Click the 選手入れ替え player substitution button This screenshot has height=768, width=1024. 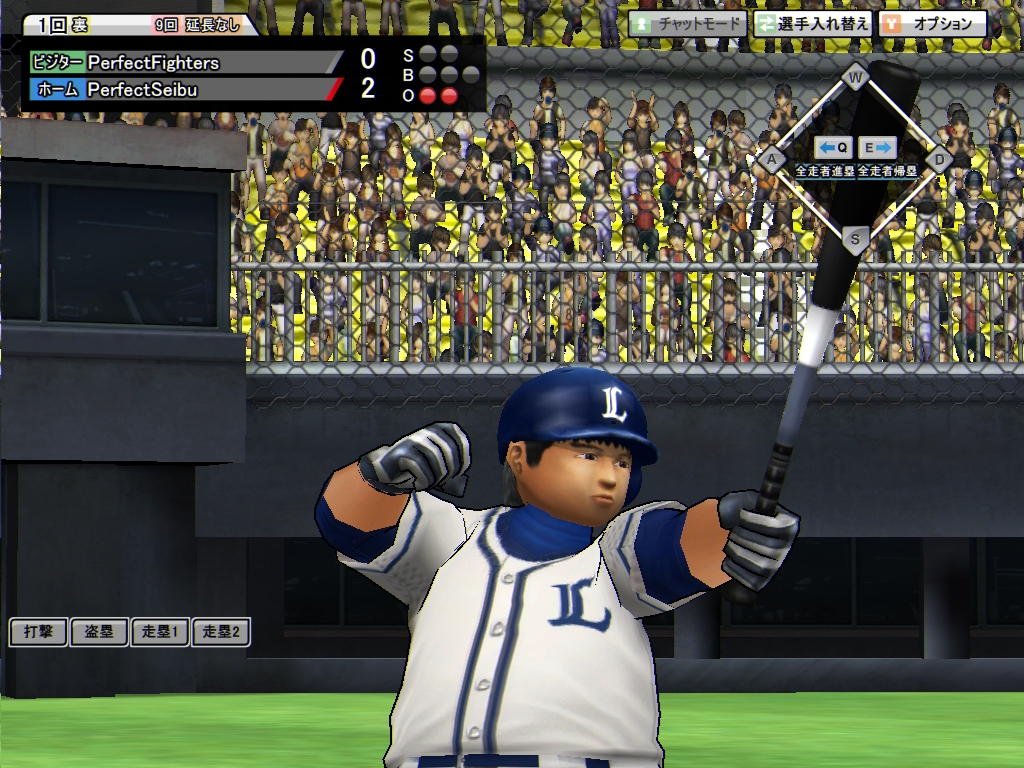pyautogui.click(x=812, y=23)
